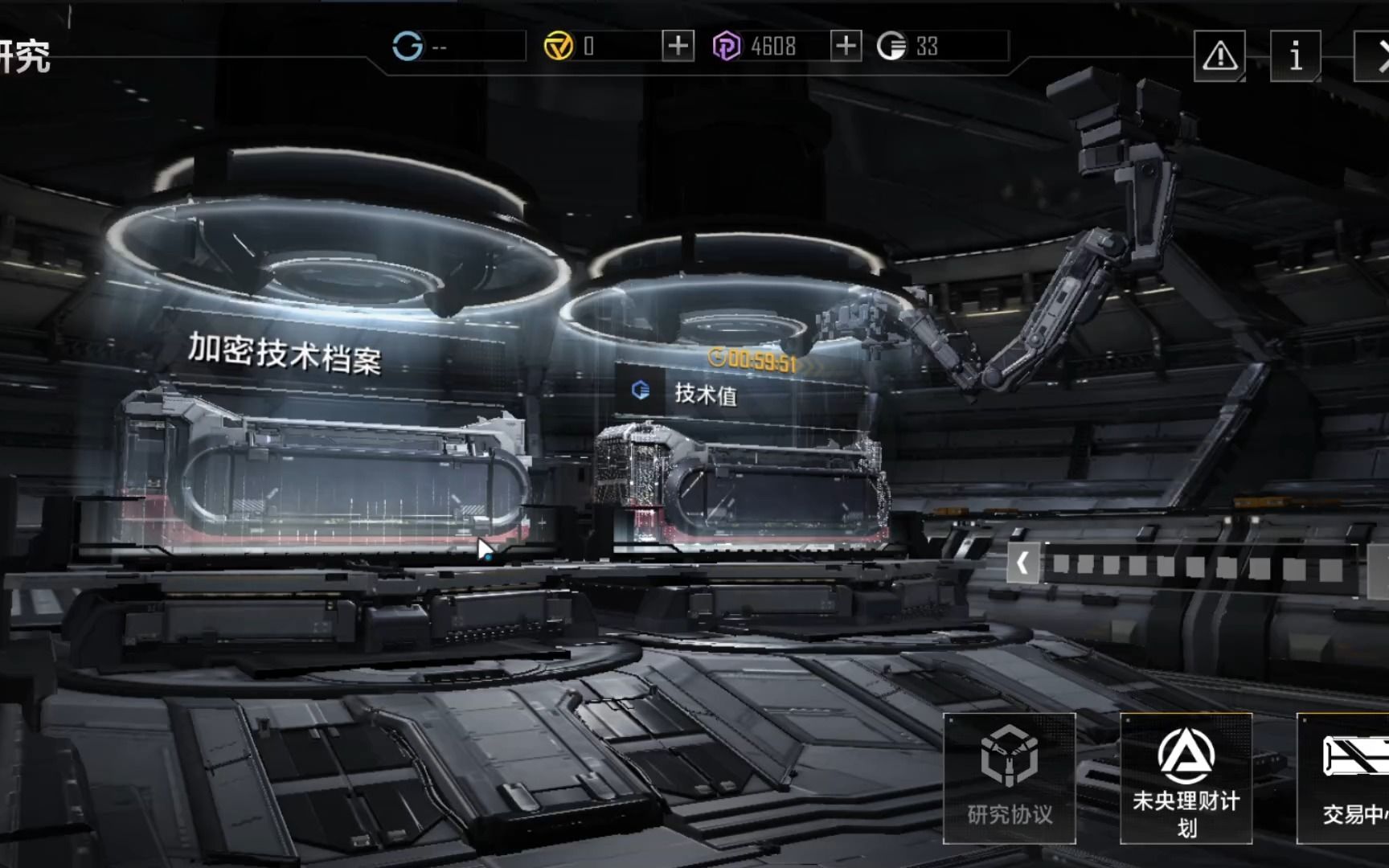Add more gold currency with plus button
Viewport: 1389px width, 868px height.
pyautogui.click(x=678, y=46)
